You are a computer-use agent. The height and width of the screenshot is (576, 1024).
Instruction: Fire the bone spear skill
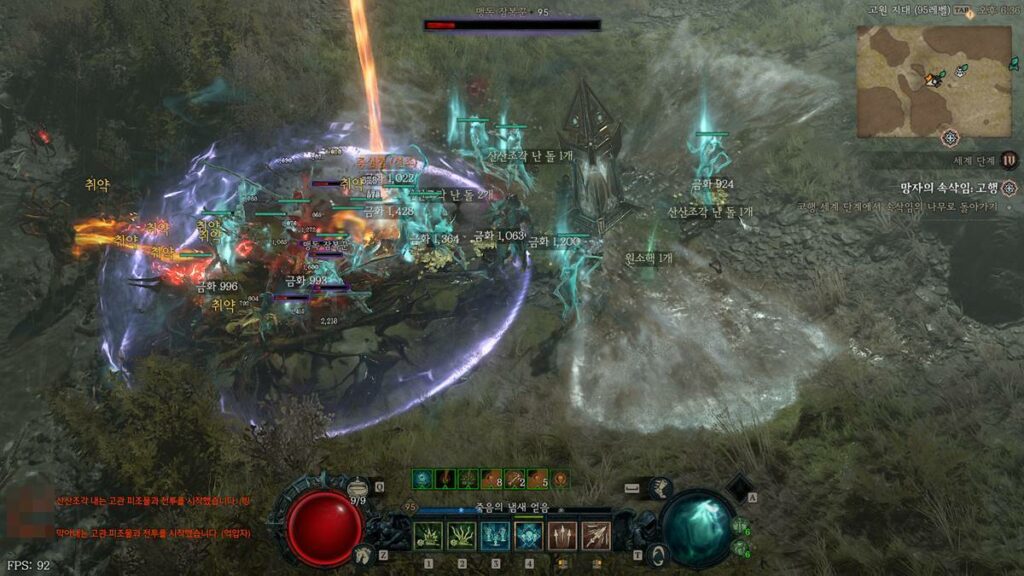pyautogui.click(x=596, y=536)
